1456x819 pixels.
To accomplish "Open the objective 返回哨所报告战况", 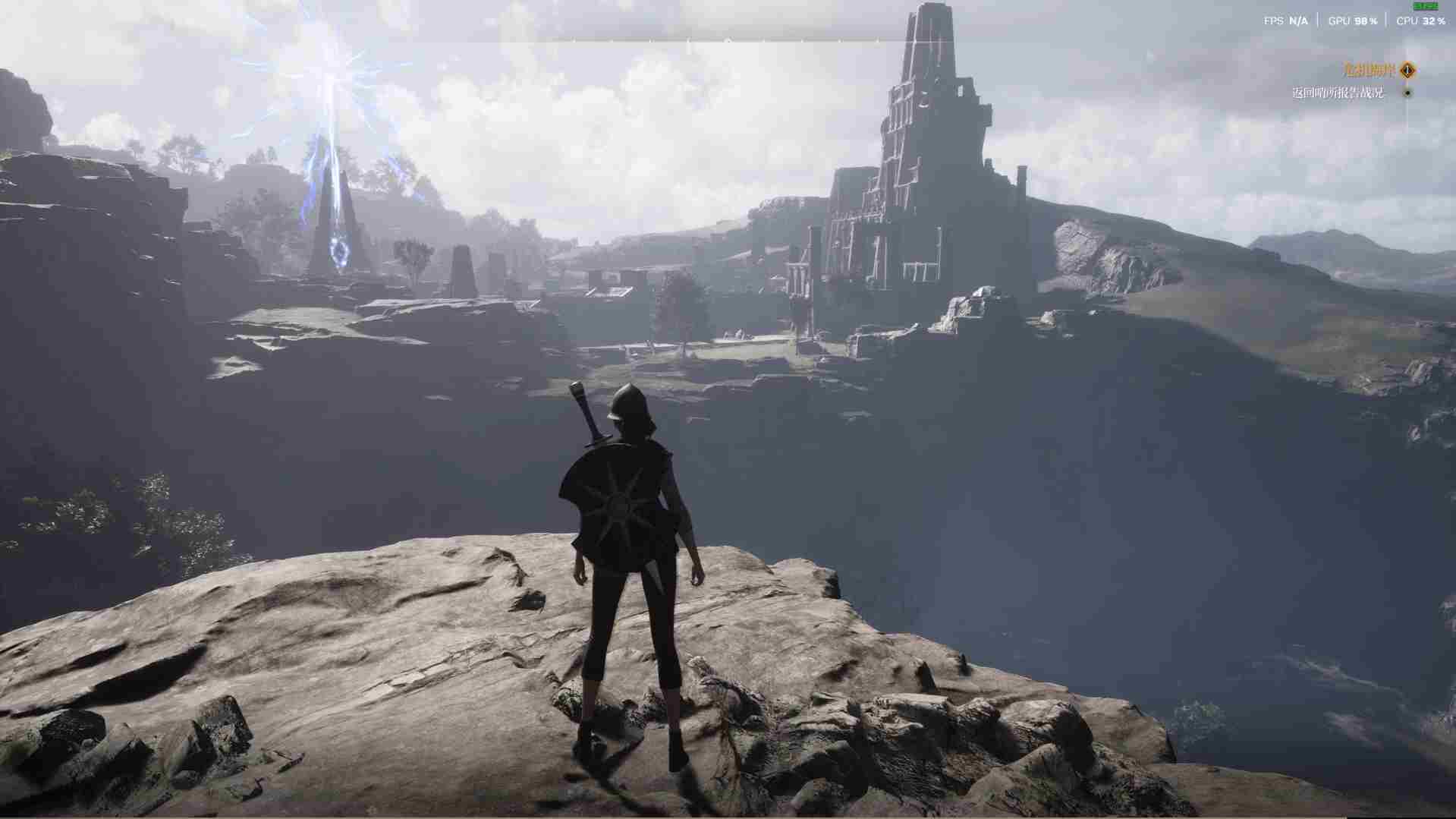I will point(1338,93).
